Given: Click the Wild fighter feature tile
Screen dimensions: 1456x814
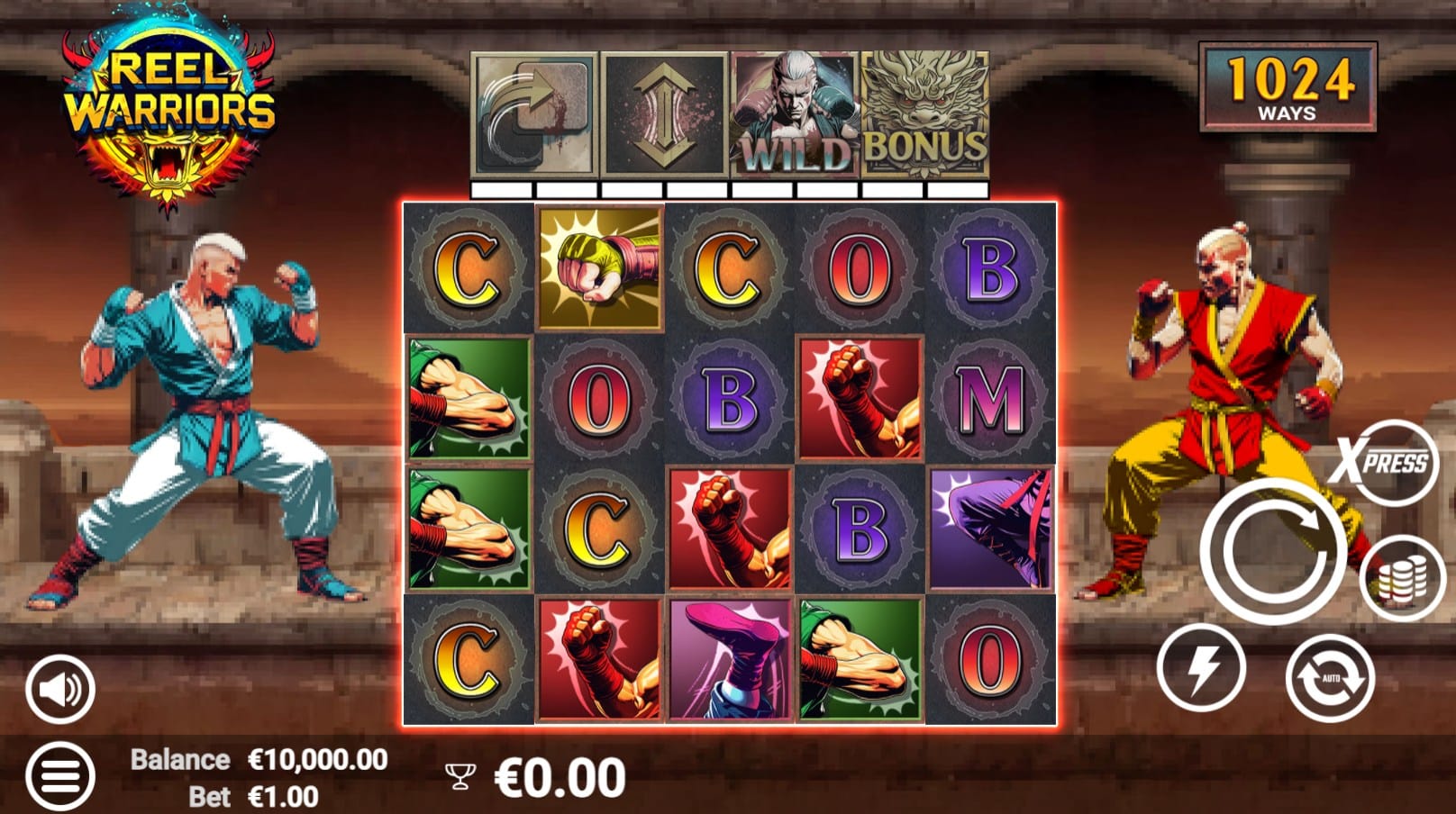Looking at the screenshot, I should pos(794,114).
